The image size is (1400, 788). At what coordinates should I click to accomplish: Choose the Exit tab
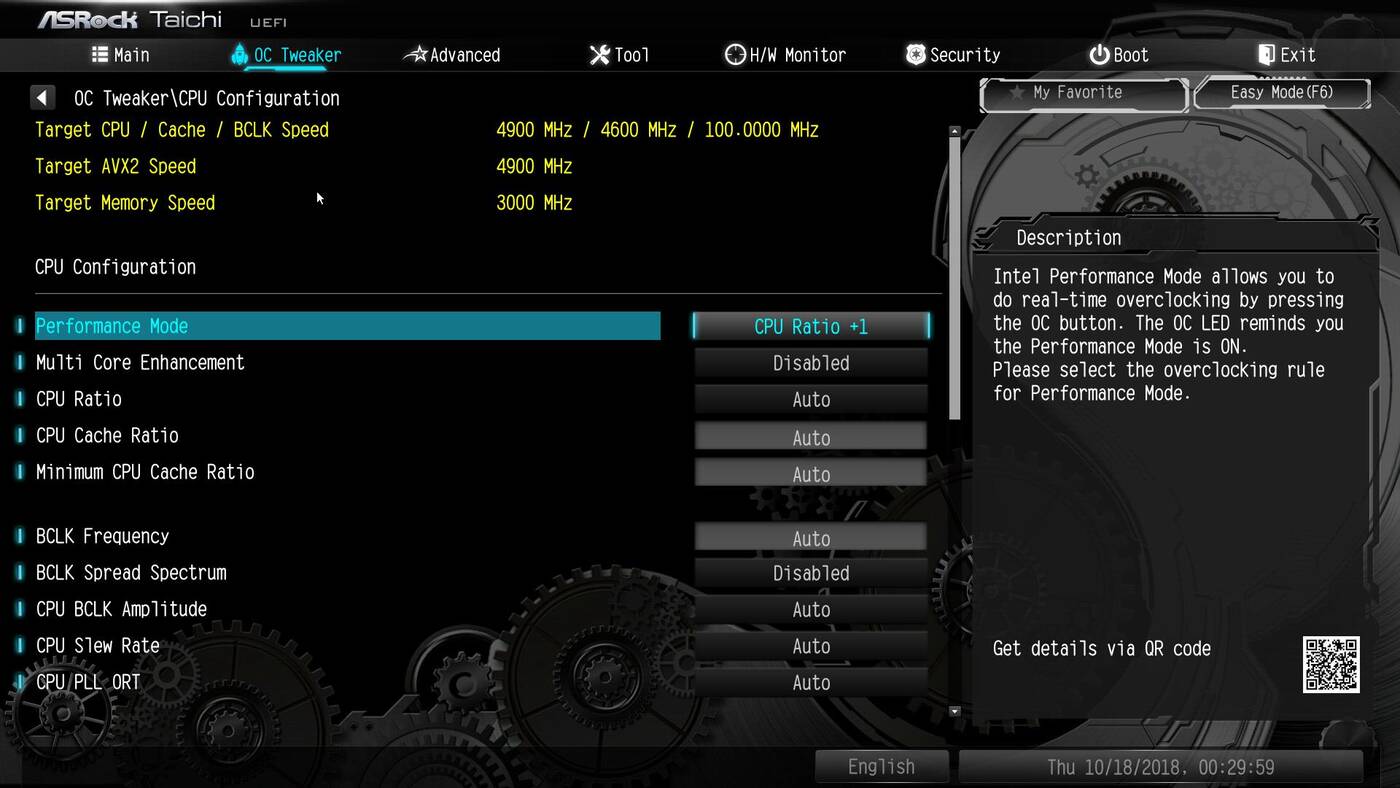click(1286, 55)
